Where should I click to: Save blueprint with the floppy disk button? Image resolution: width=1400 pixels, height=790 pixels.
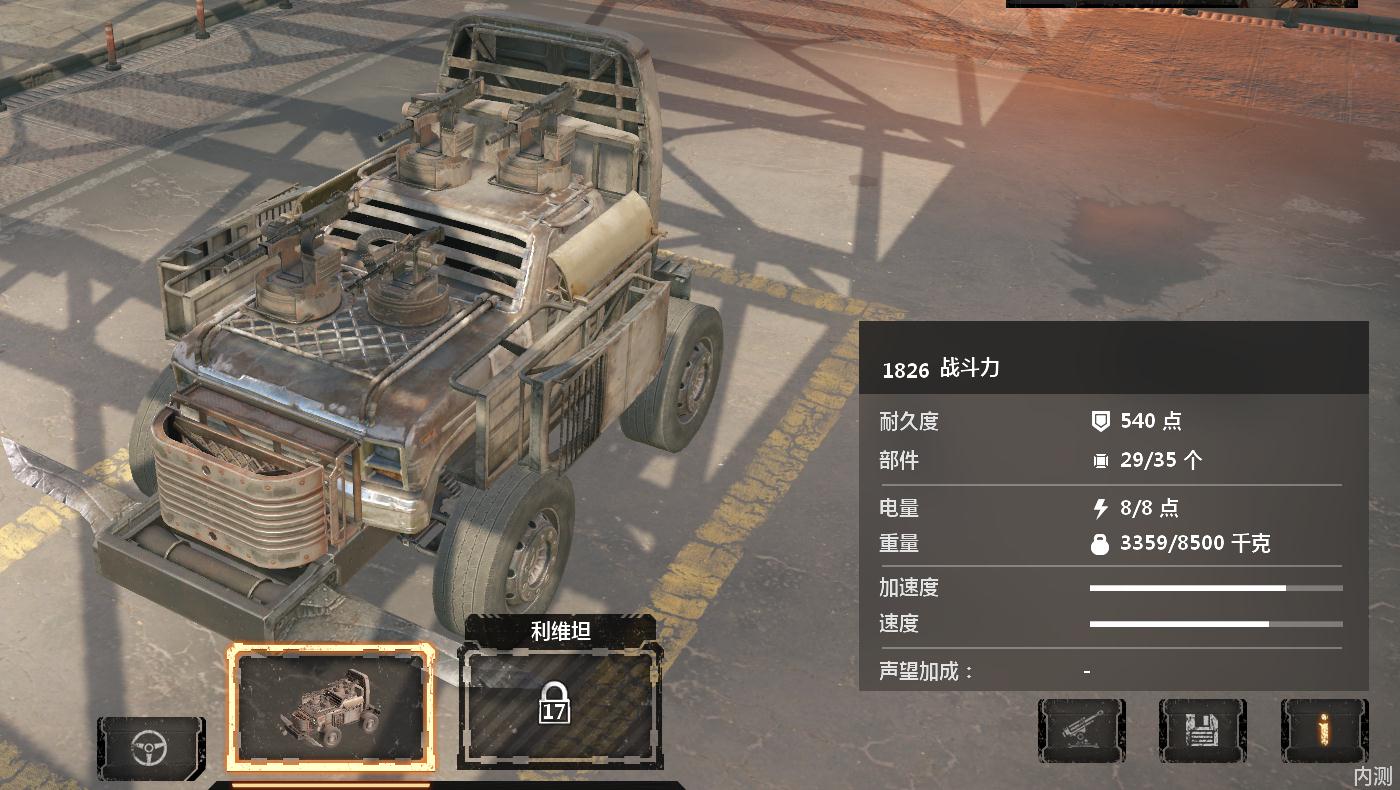click(x=1202, y=731)
